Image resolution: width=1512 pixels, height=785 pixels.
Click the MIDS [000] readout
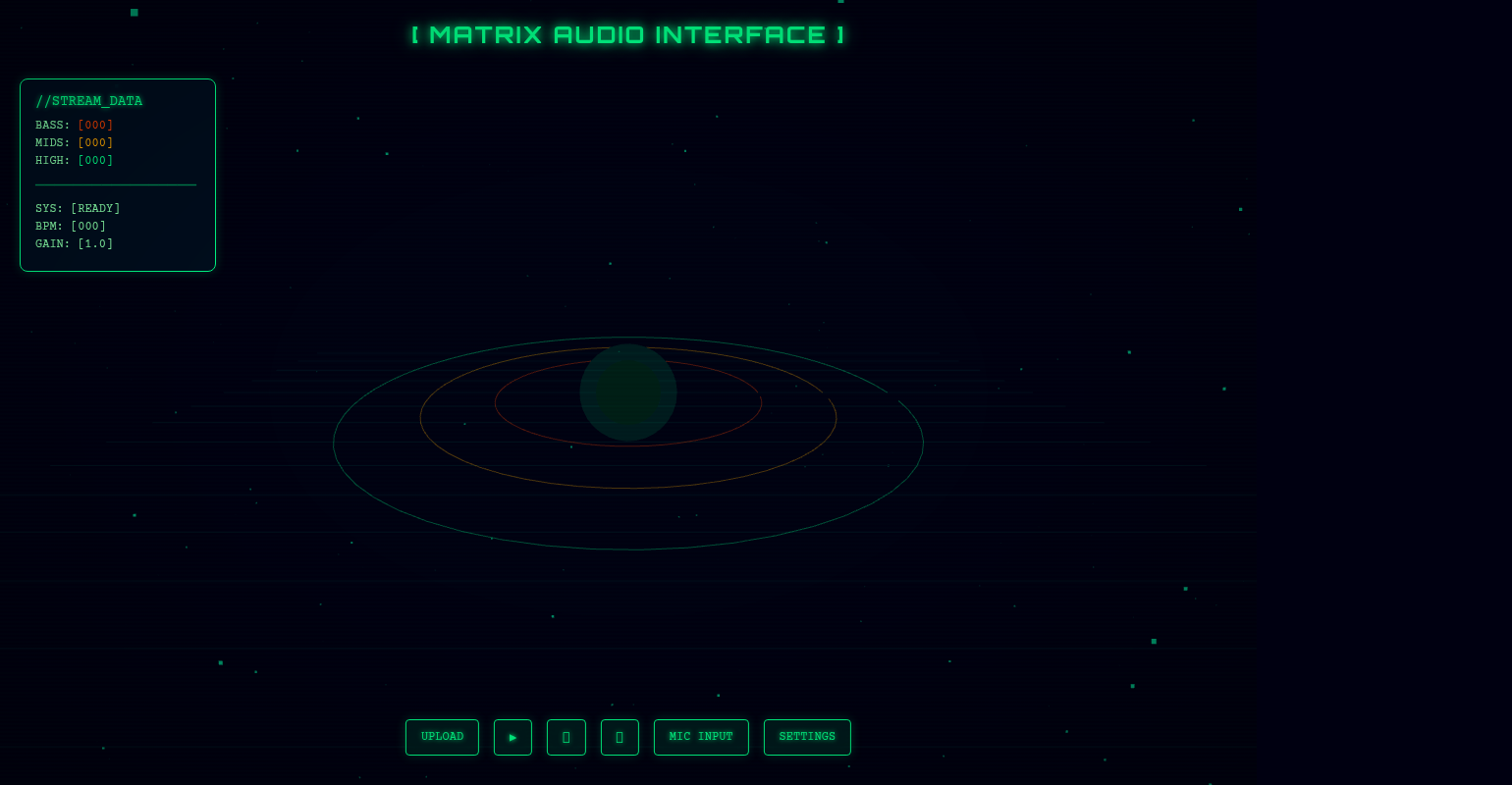74,142
